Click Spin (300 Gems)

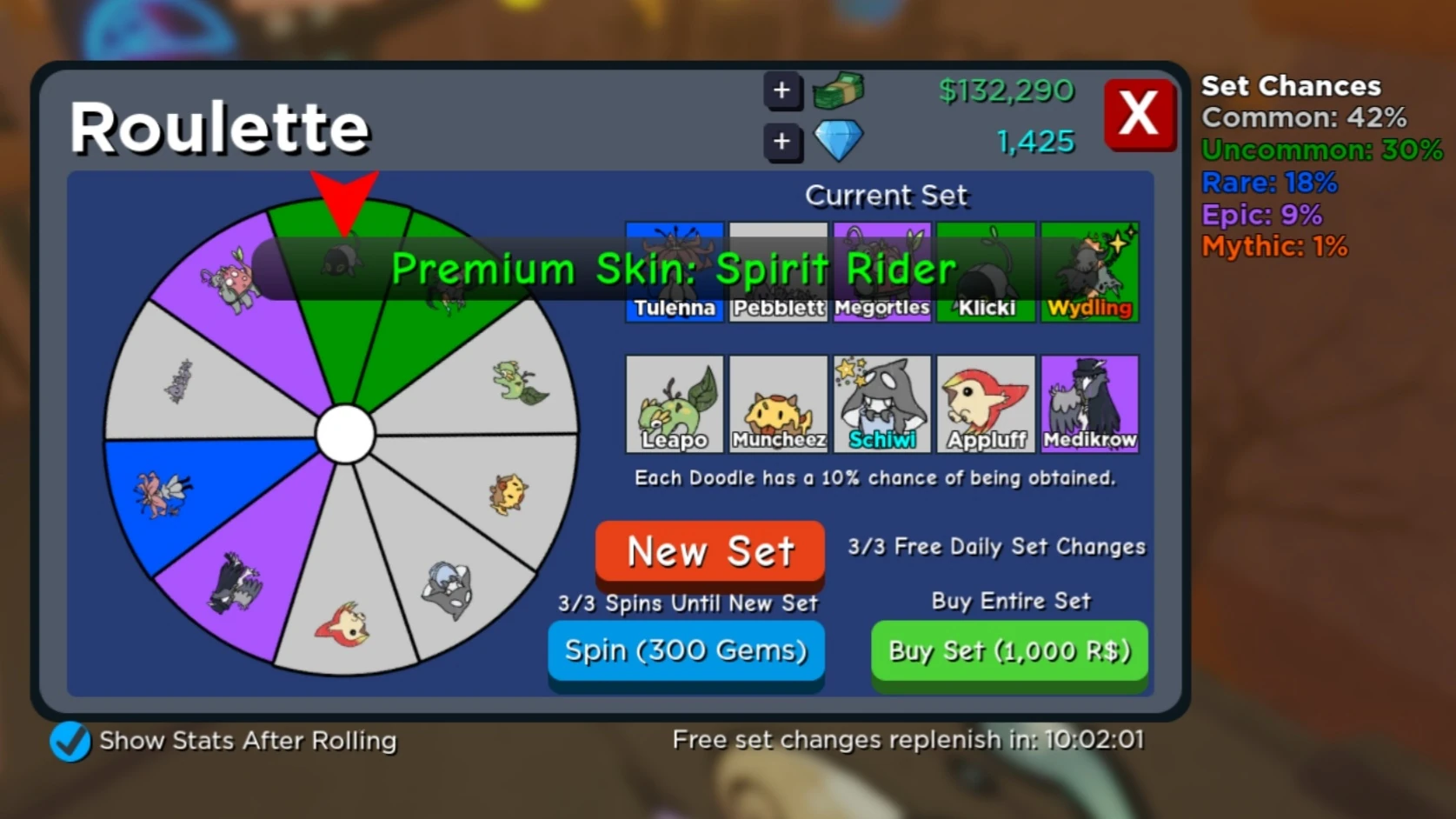click(x=686, y=650)
